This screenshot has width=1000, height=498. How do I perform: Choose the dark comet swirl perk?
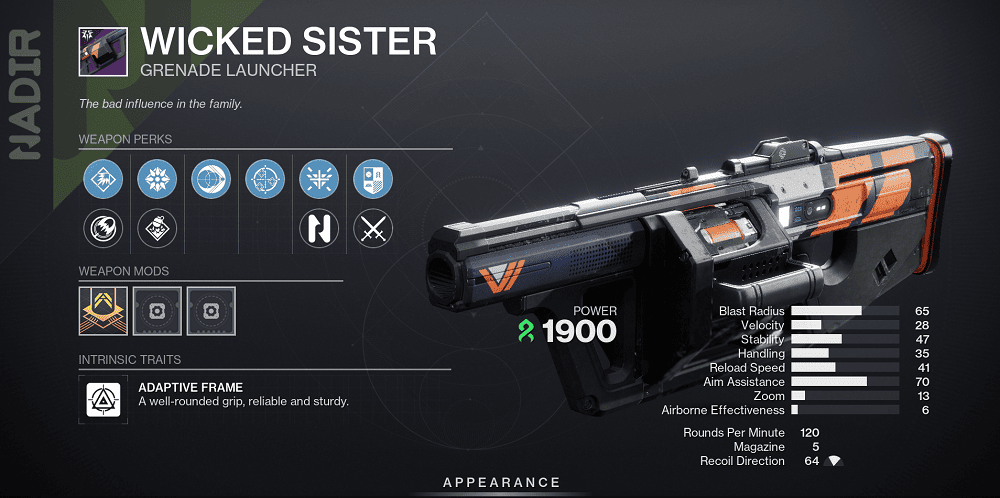click(x=102, y=230)
